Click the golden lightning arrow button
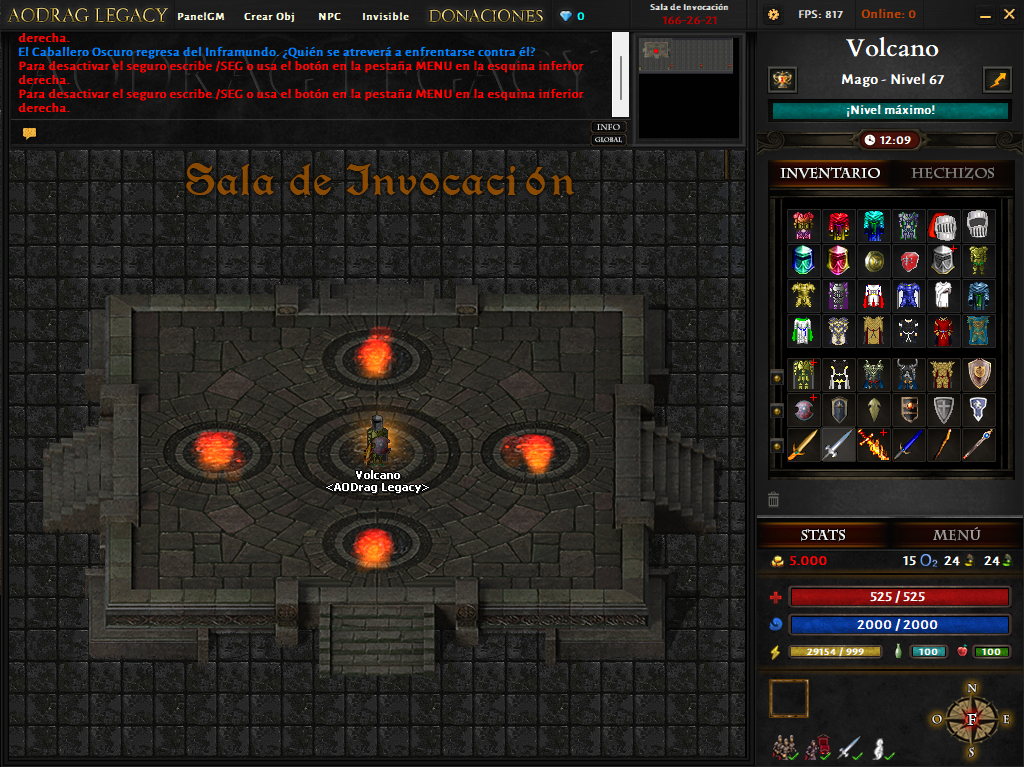The image size is (1024, 767). (997, 80)
